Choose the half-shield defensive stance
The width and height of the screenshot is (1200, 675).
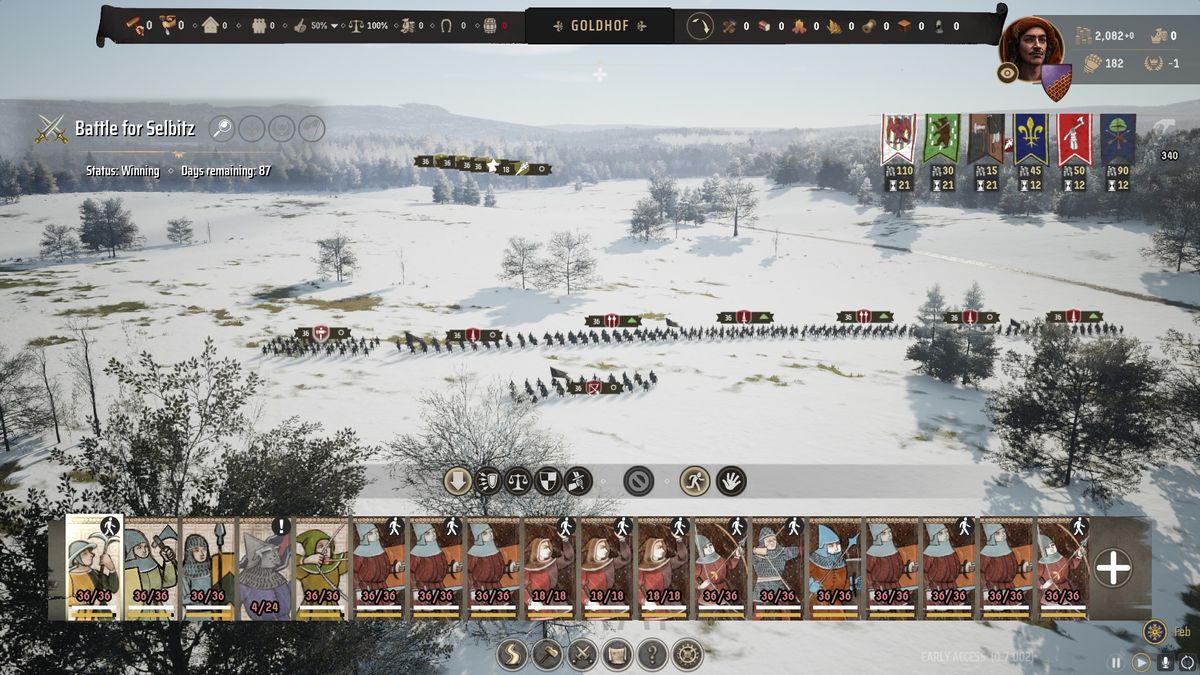(548, 481)
